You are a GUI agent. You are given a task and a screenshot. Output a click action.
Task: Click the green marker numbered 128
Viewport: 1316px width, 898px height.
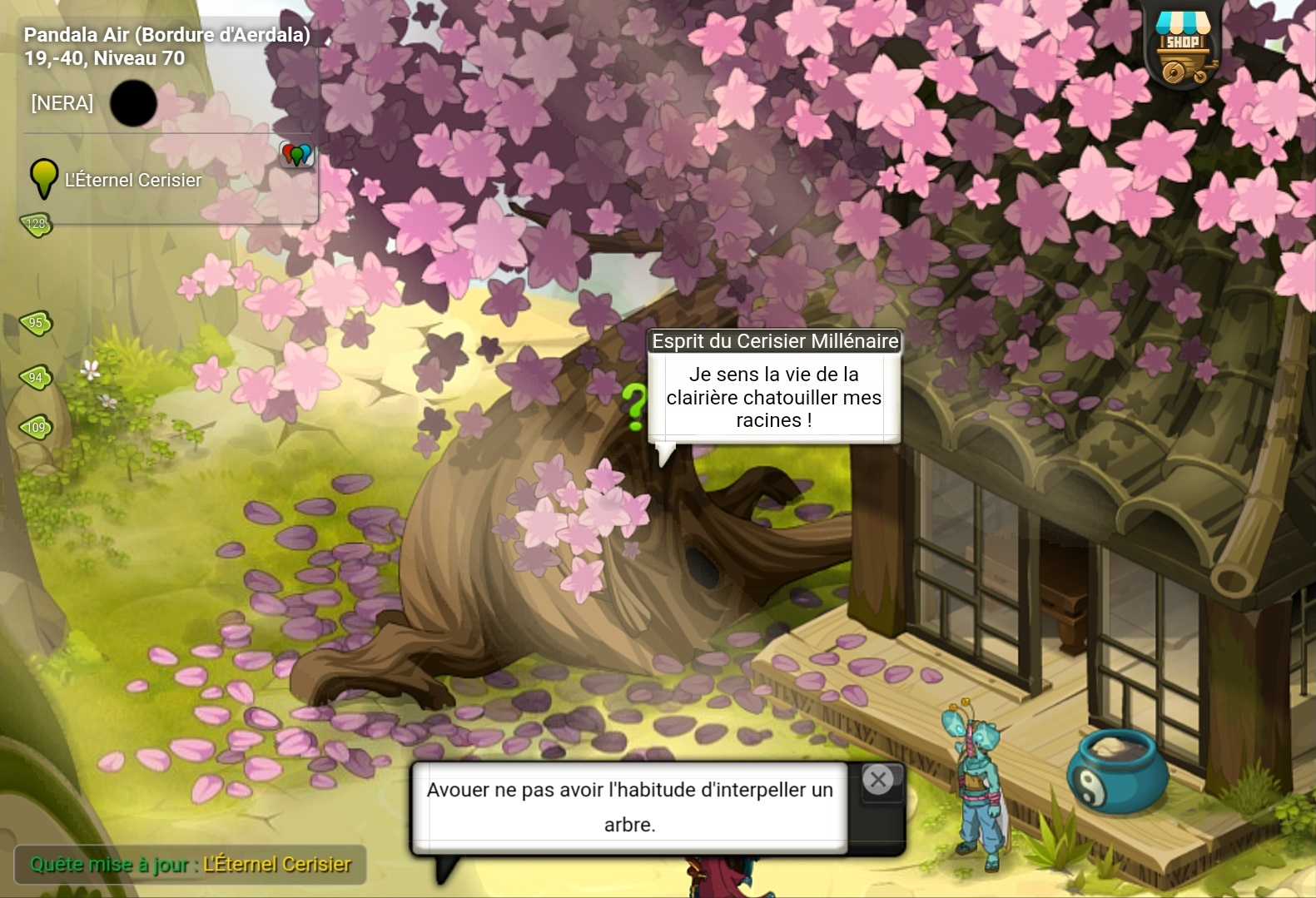point(36,224)
